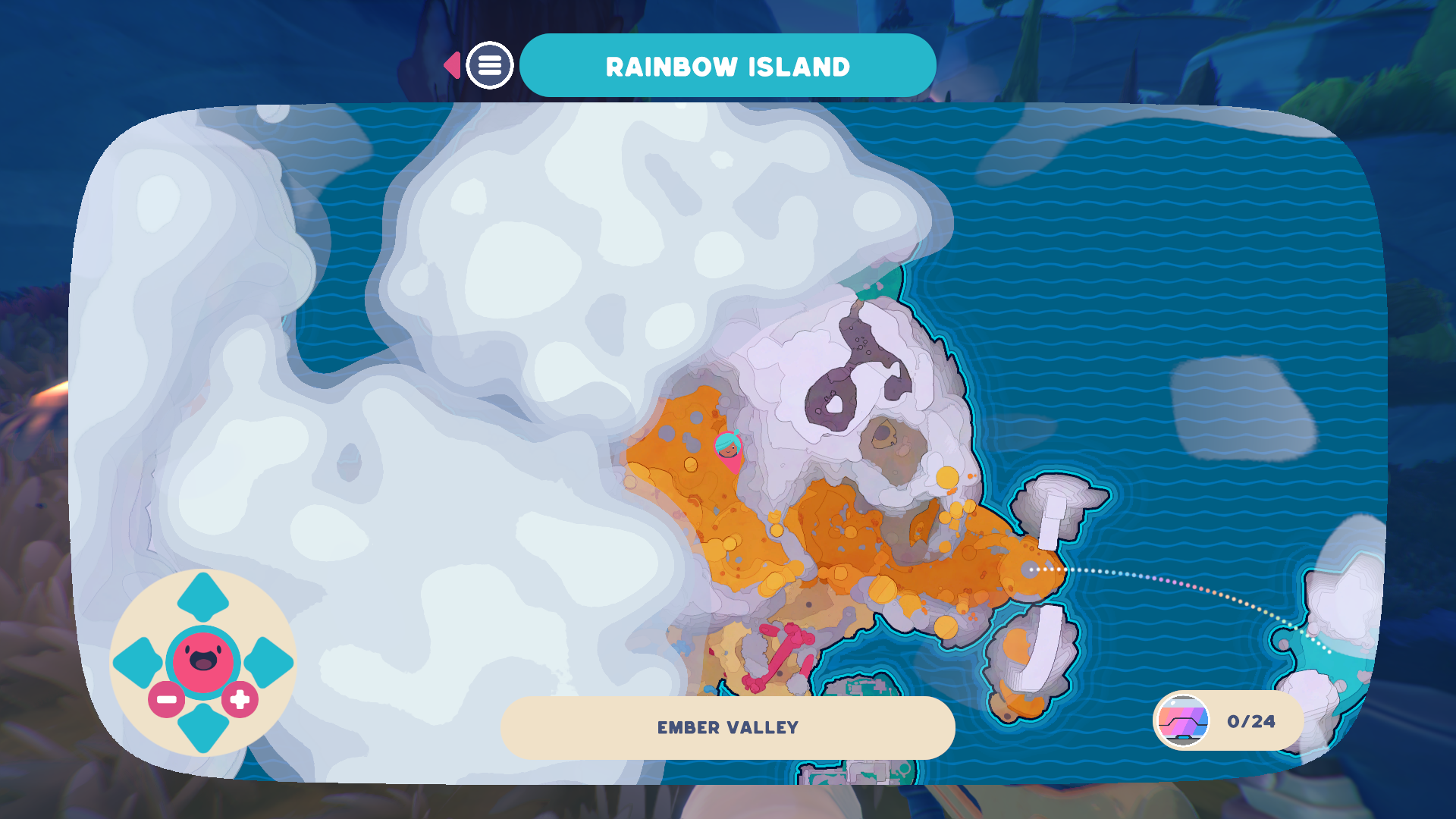Screen dimensions: 1456x819
Task: Click the Rainbow Island title banner
Action: coord(727,66)
